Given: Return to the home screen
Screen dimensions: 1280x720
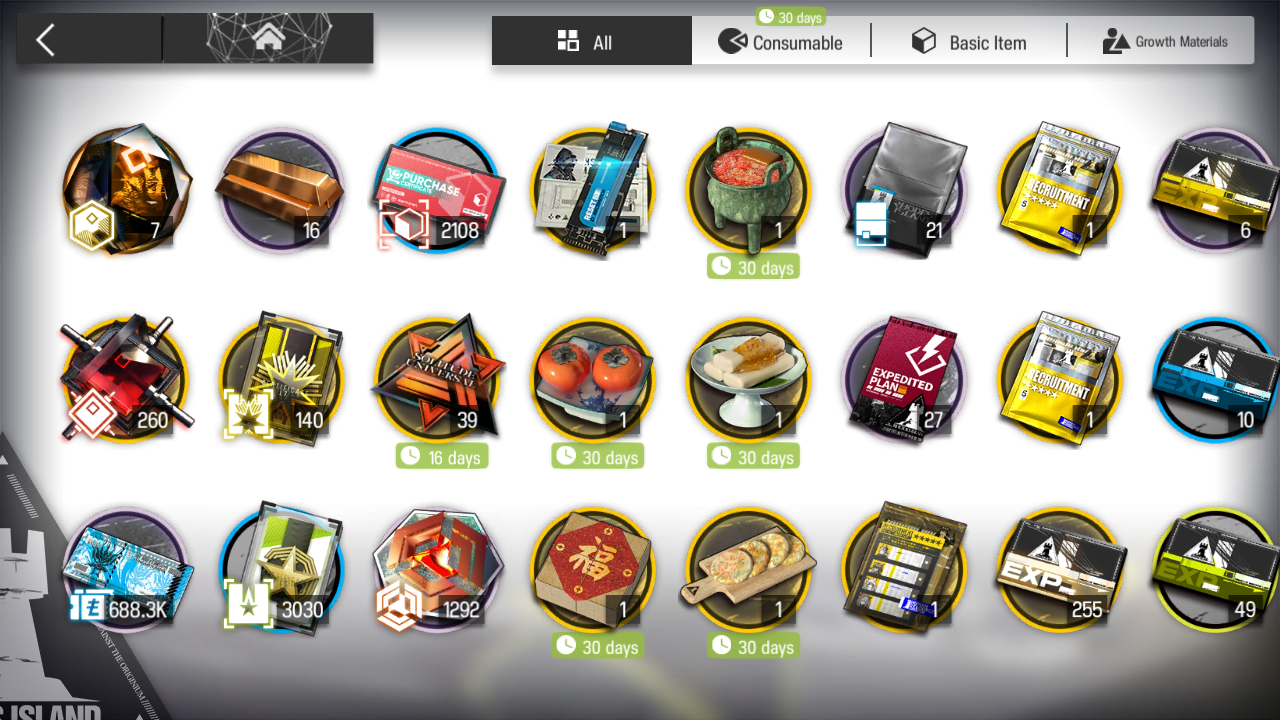Looking at the screenshot, I should (x=268, y=40).
